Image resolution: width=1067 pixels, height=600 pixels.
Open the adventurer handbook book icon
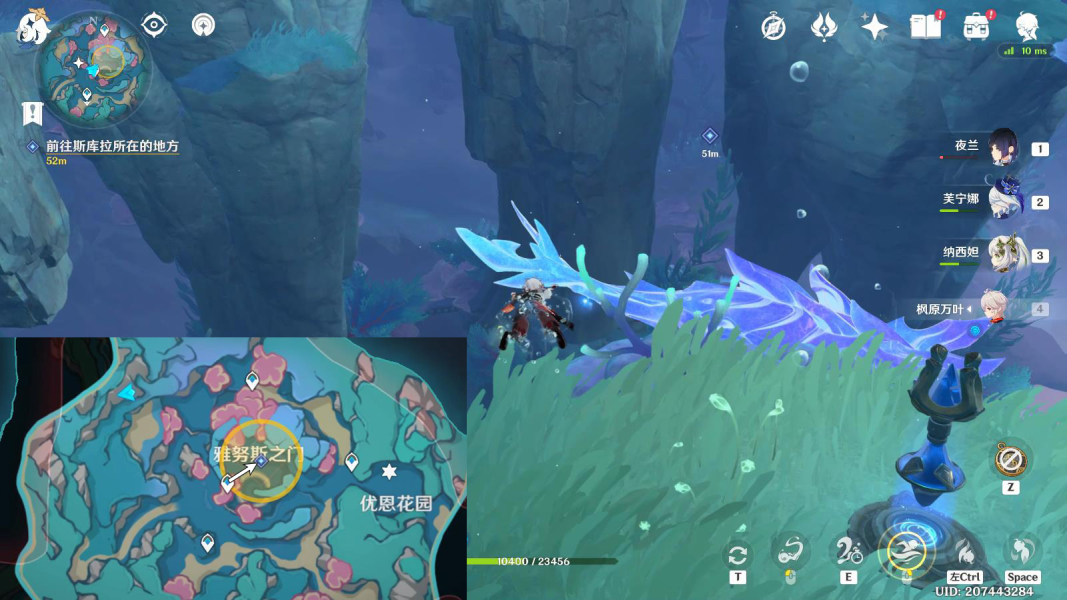click(x=925, y=27)
